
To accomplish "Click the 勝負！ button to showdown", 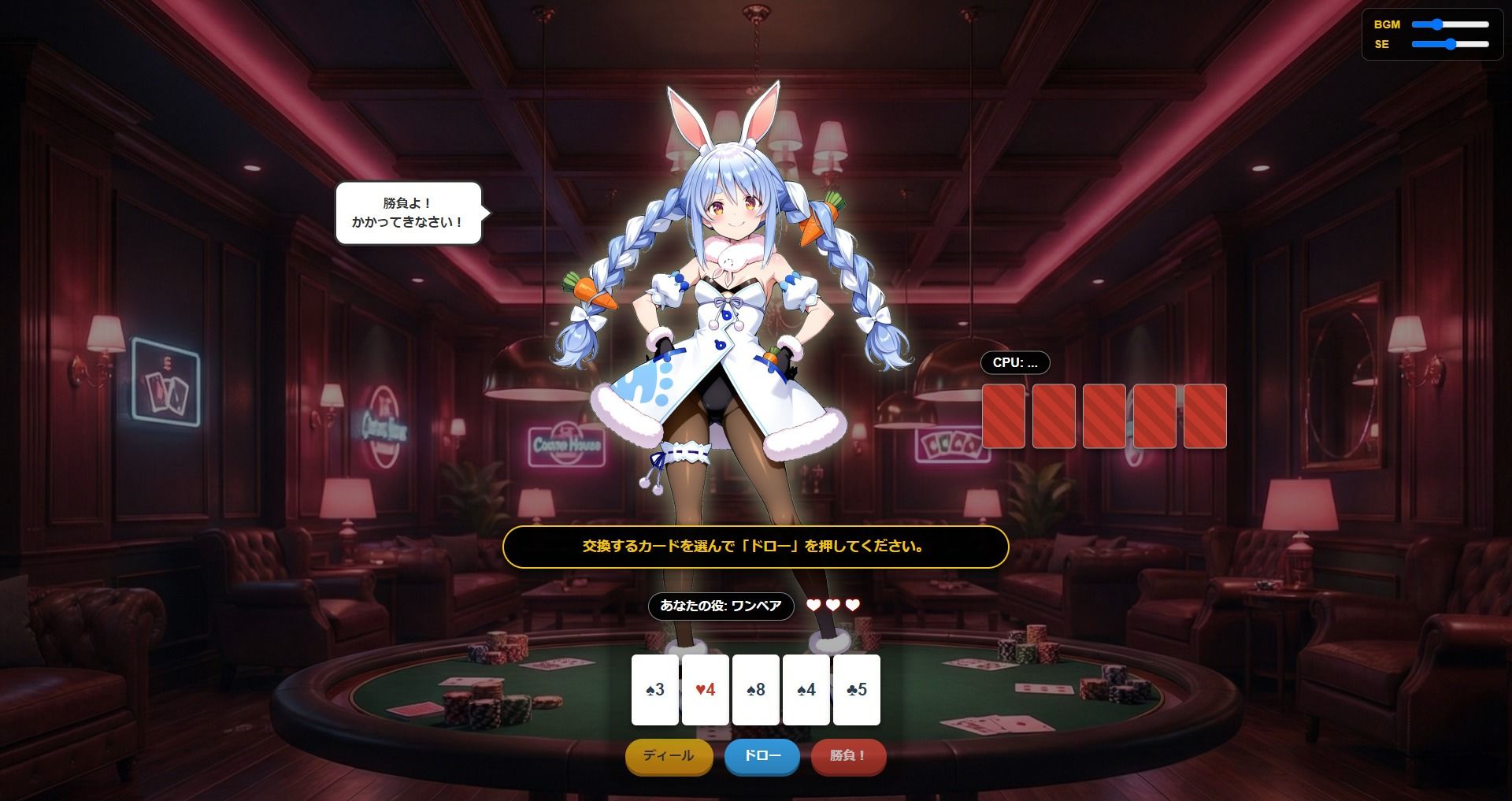I will click(848, 757).
